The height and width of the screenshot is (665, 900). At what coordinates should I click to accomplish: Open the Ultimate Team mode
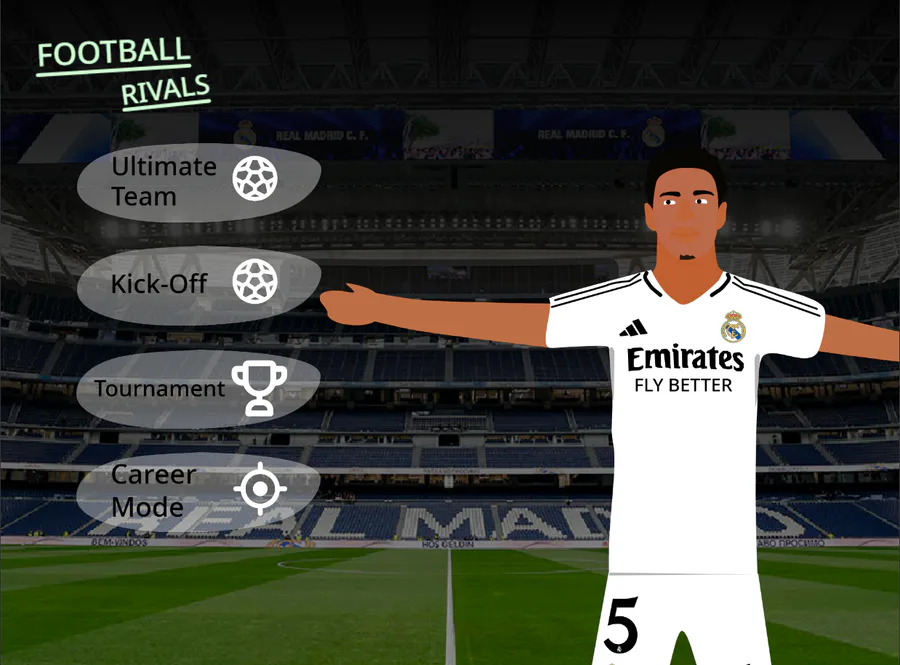click(x=198, y=181)
